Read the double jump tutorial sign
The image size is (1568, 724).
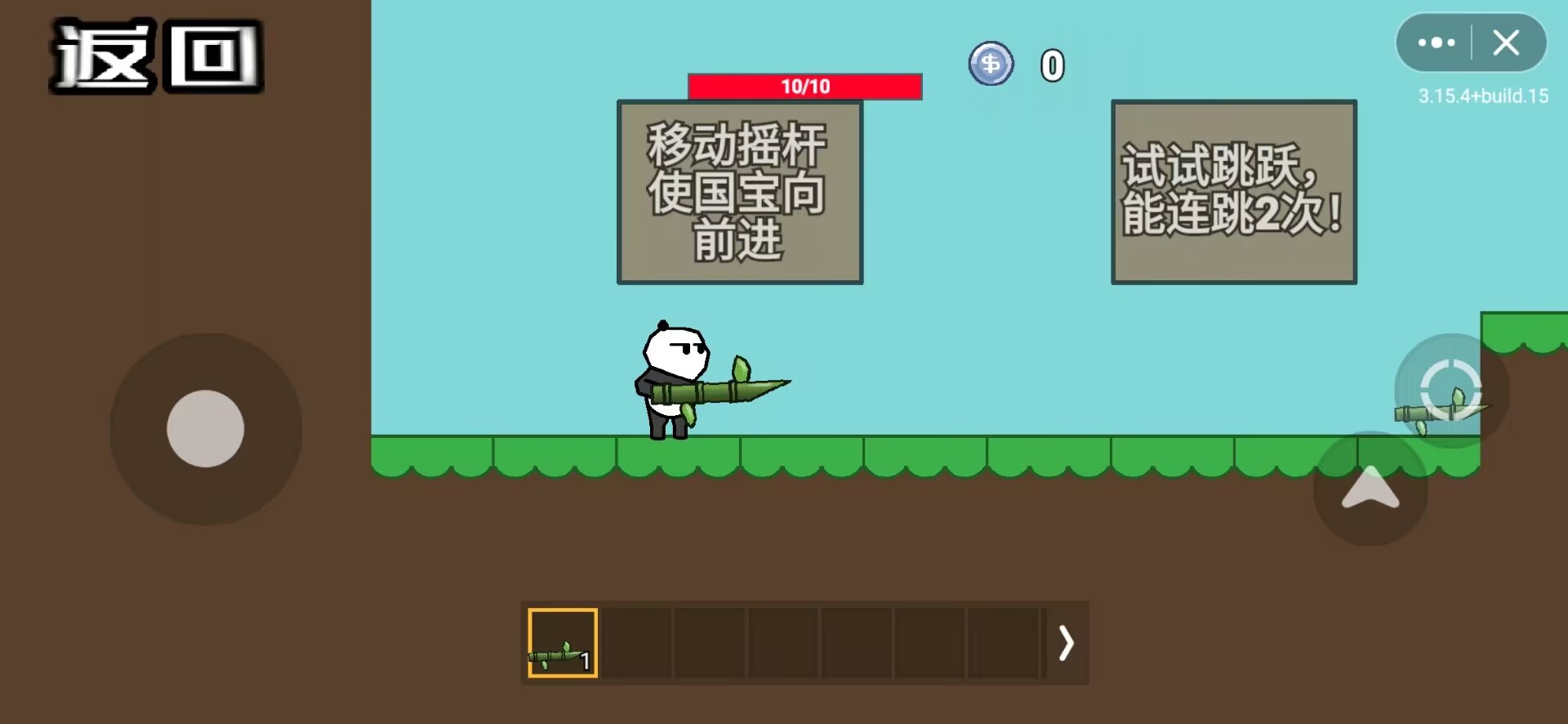click(x=1233, y=192)
